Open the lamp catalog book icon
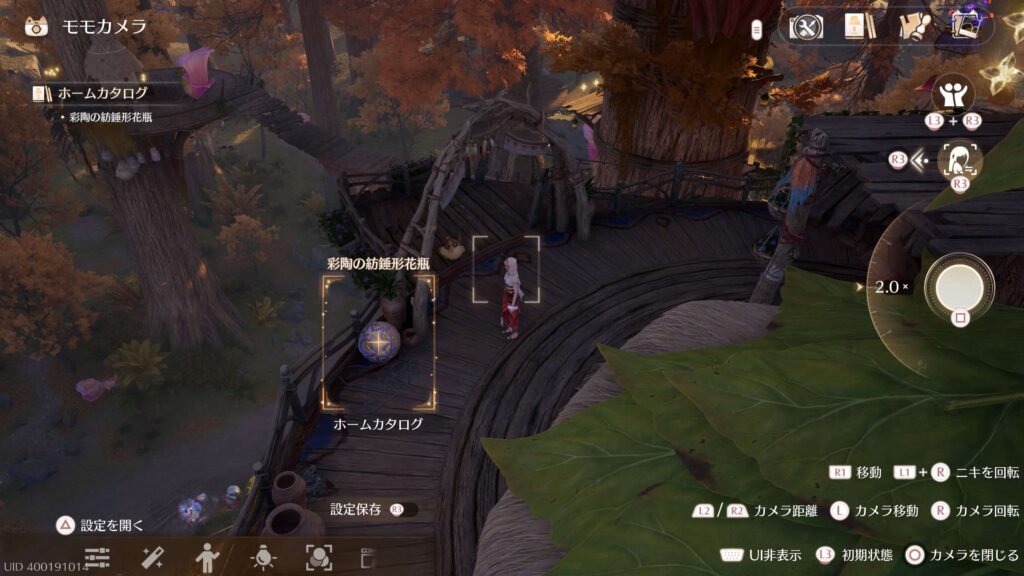 tap(855, 27)
